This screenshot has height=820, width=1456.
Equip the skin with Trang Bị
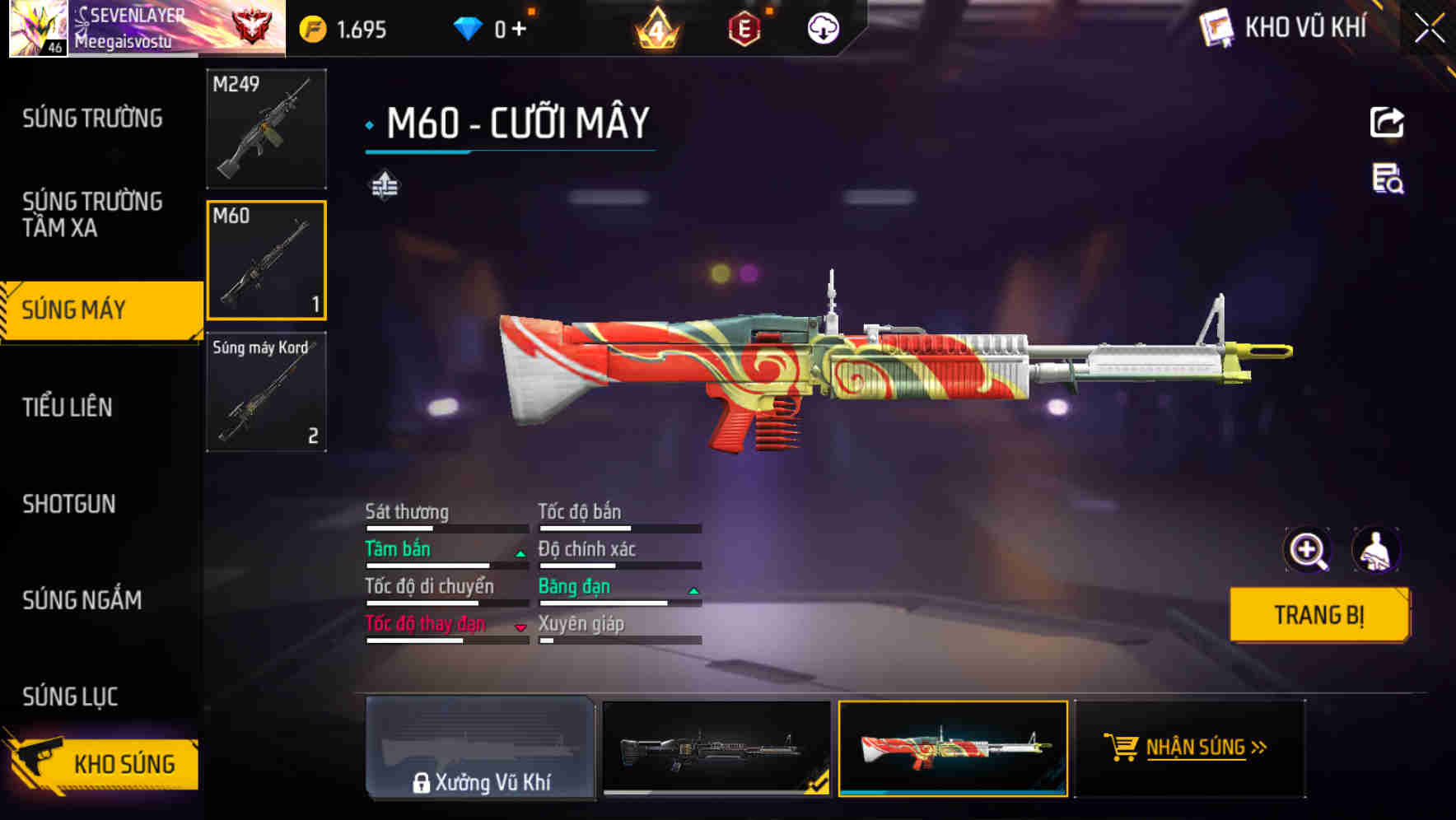point(1318,615)
